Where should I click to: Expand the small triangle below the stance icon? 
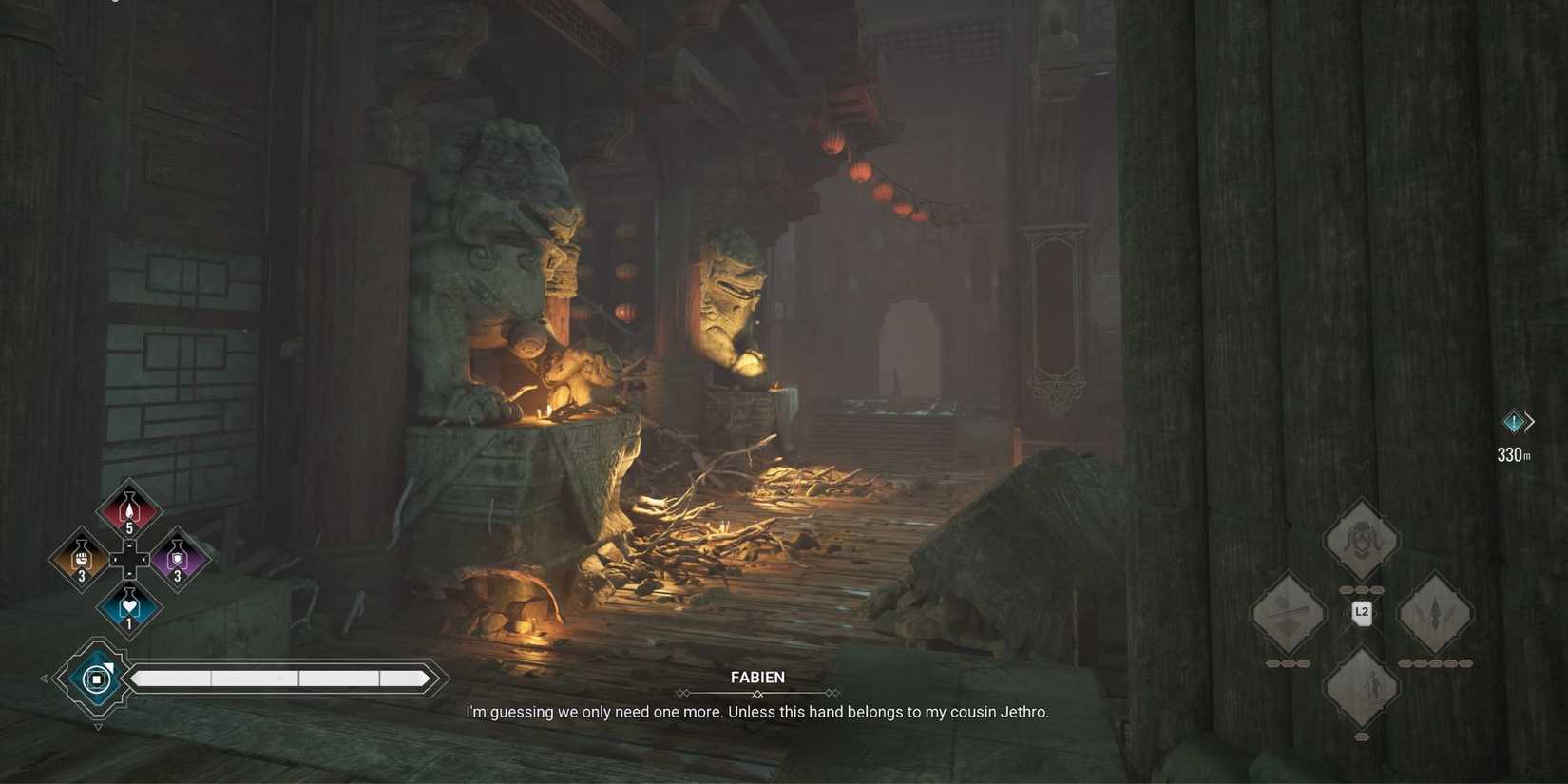tap(96, 726)
